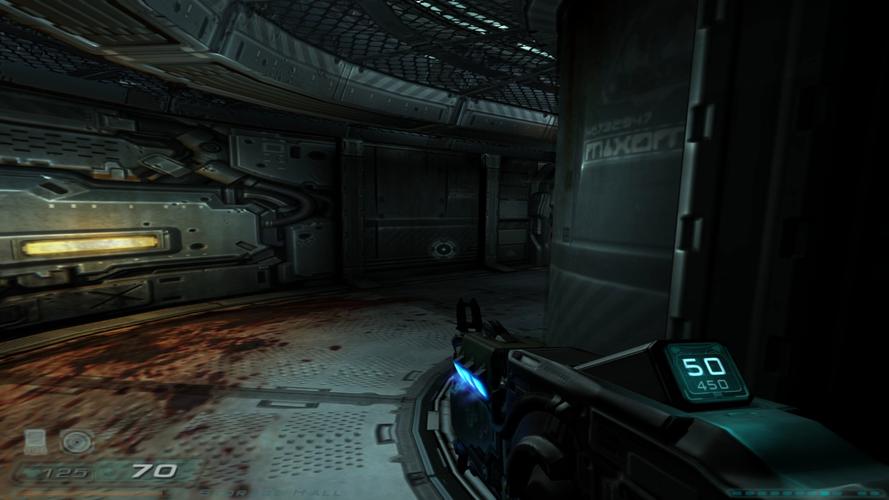Select the circular disc icon
Image resolution: width=889 pixels, height=500 pixels.
pyautogui.click(x=74, y=440)
